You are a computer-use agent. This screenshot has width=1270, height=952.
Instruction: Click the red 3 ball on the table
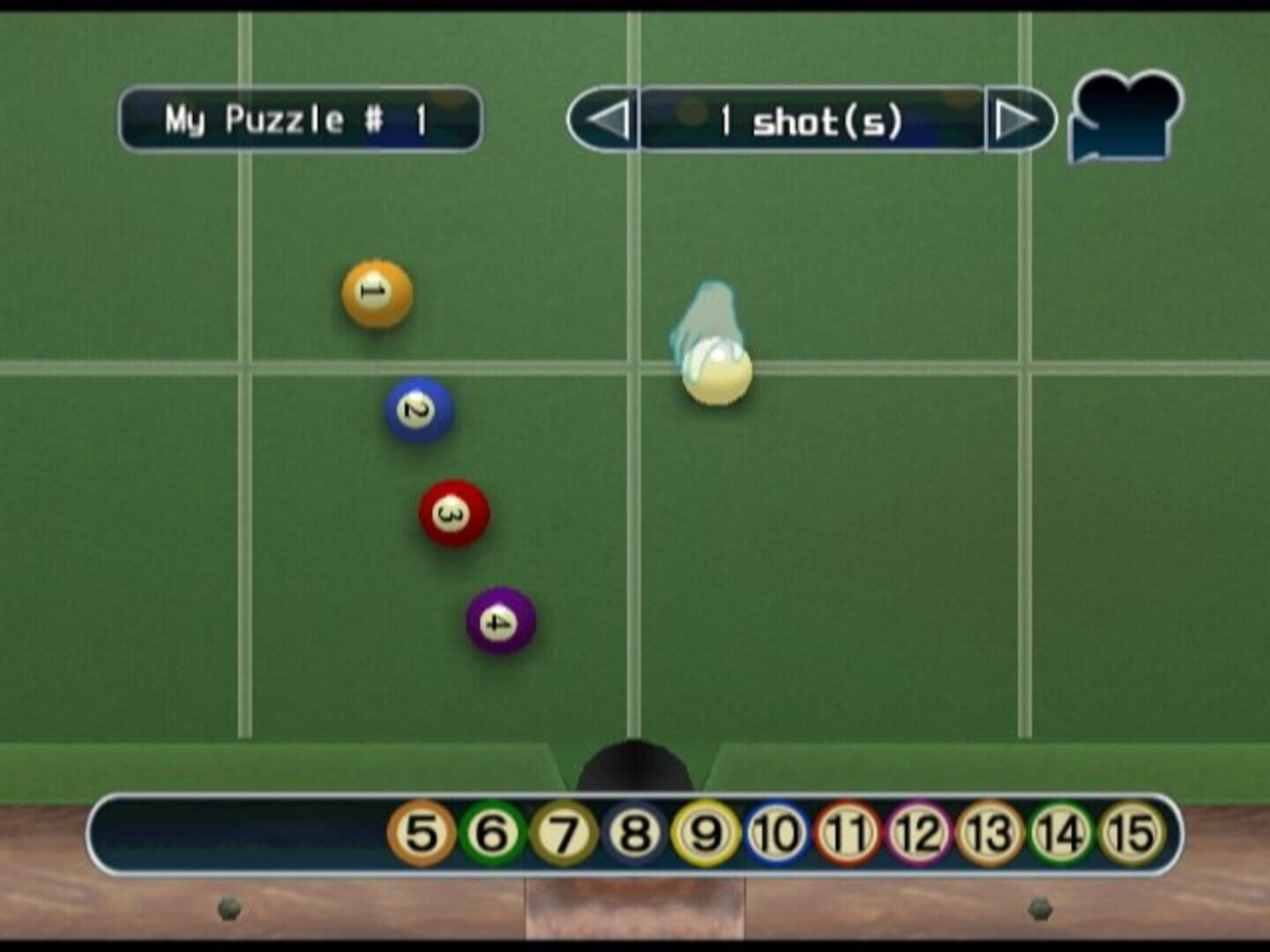(455, 516)
